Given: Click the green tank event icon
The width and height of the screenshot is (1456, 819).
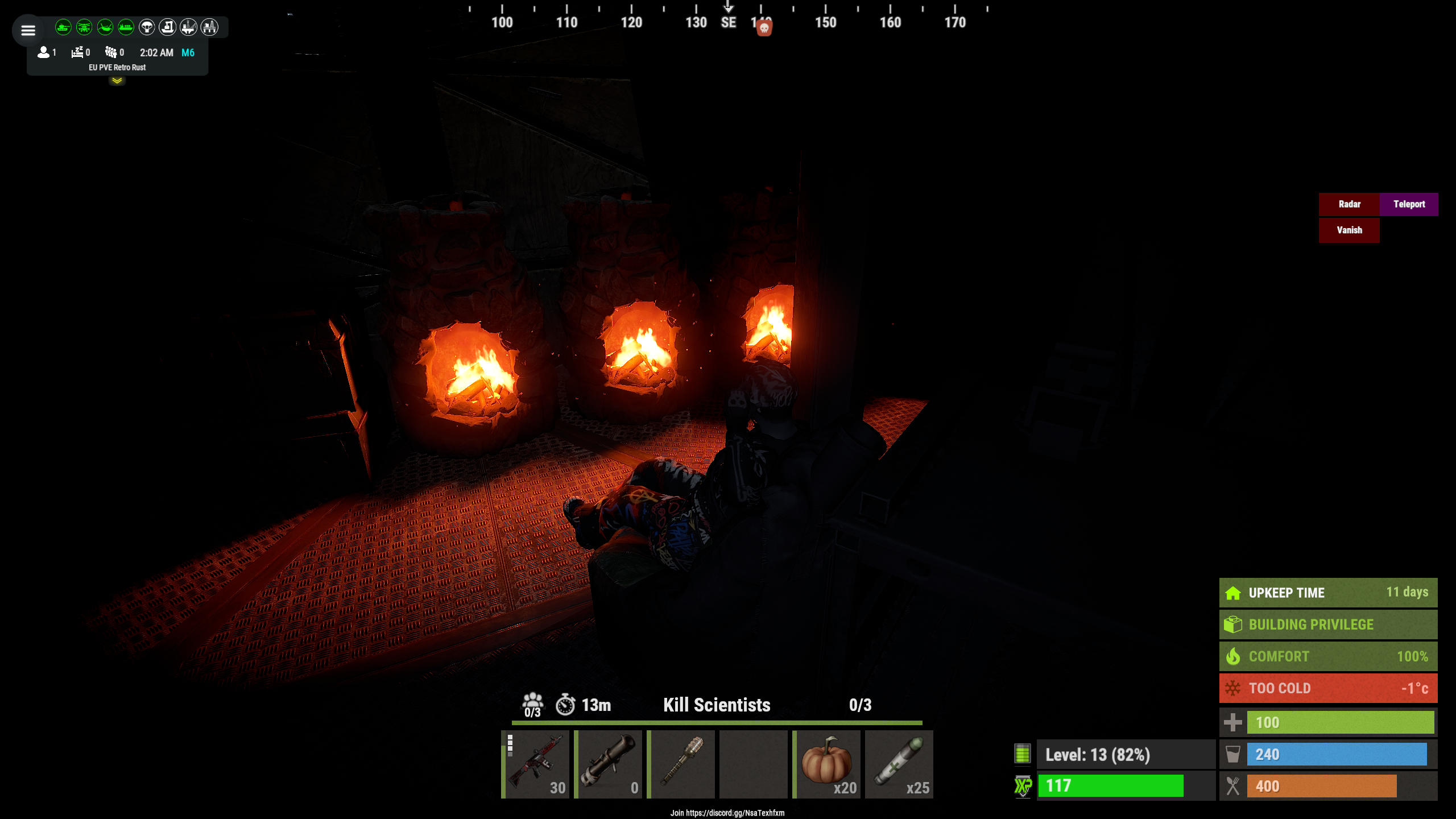Looking at the screenshot, I should (63, 27).
